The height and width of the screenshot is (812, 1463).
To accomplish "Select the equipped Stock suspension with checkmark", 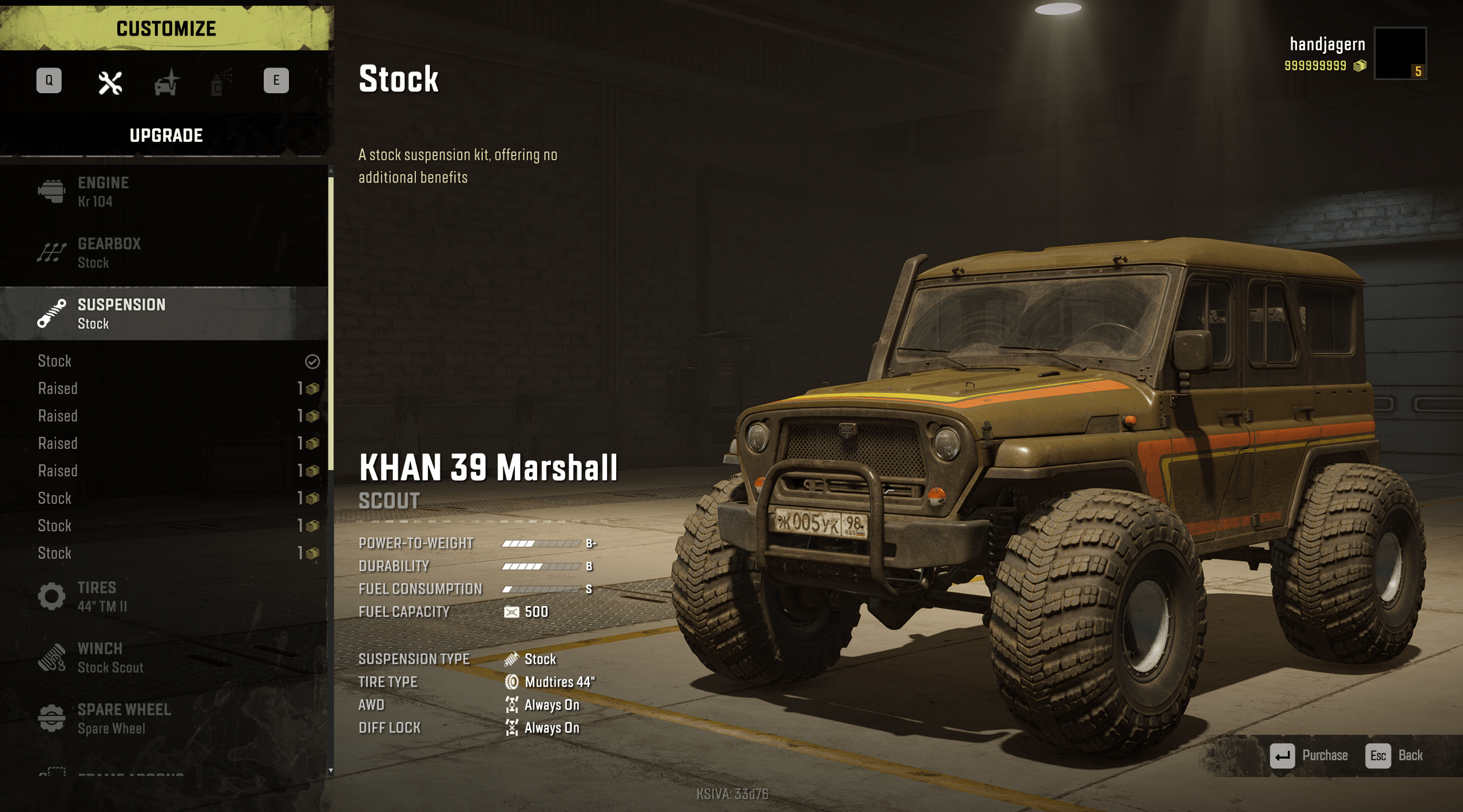I will coord(172,361).
